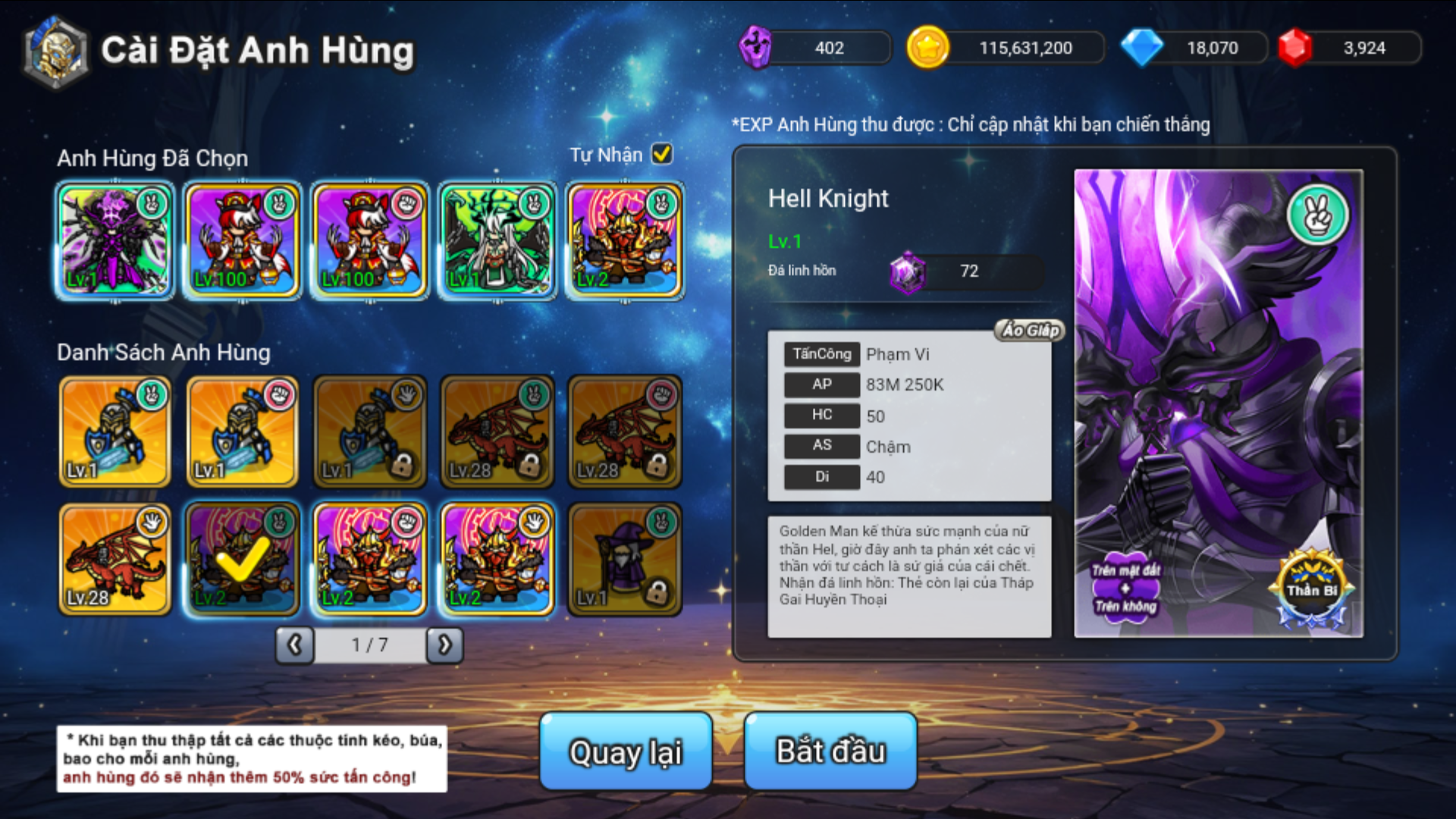
Task: Go to previous hero list page
Action: (295, 645)
